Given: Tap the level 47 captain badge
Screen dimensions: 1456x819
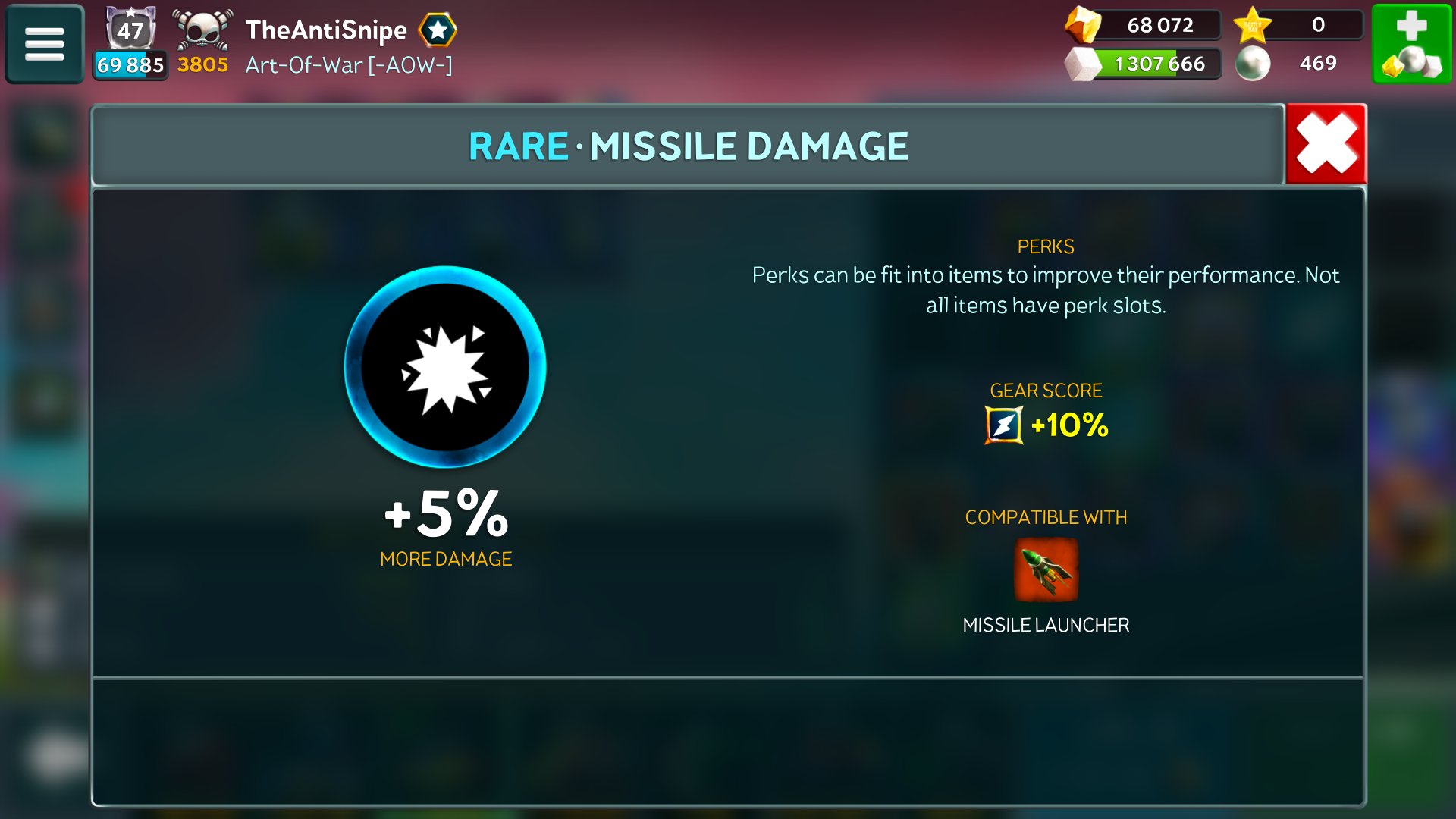Looking at the screenshot, I should (x=130, y=30).
